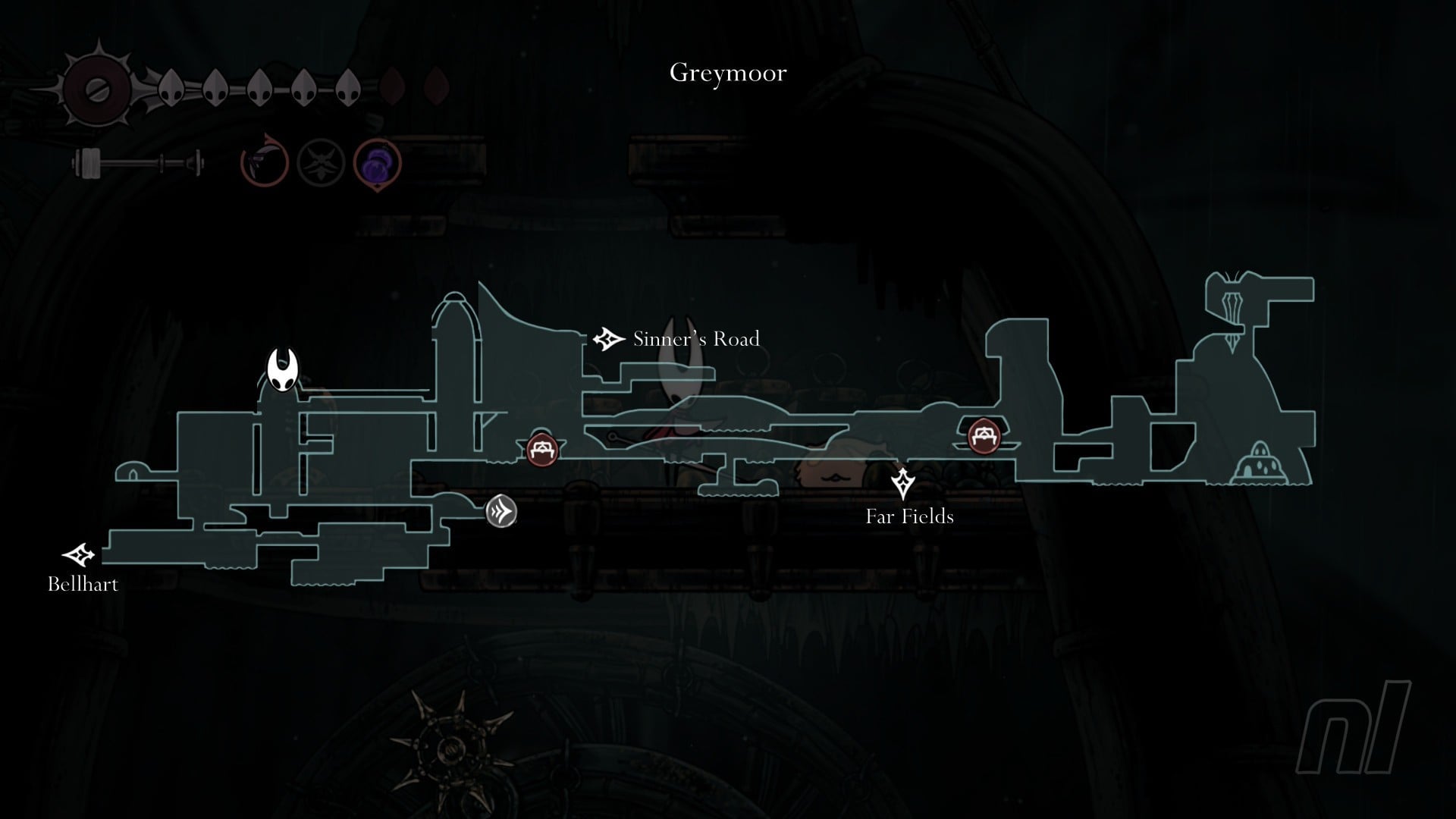Choose the Sinner's Road exit label

tap(695, 339)
